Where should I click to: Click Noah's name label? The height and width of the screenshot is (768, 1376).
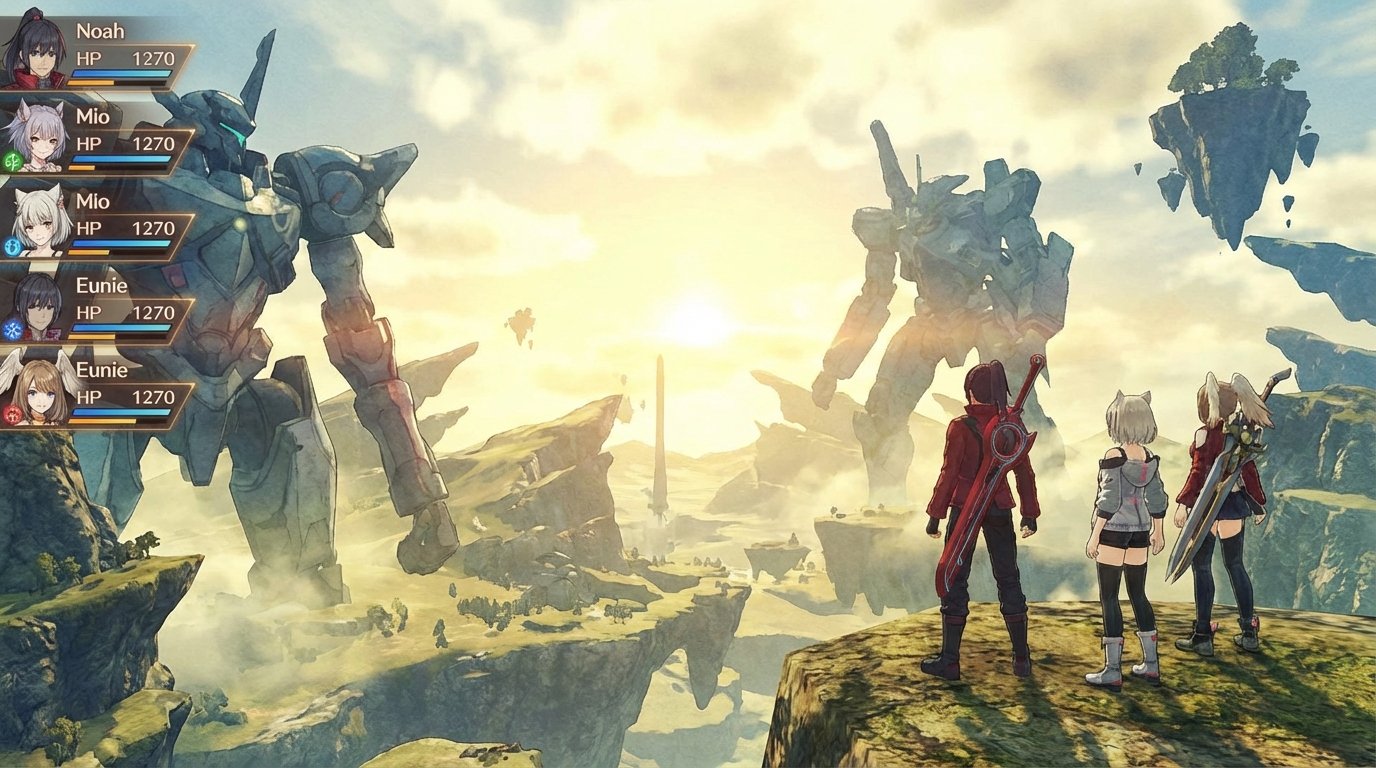coord(100,31)
